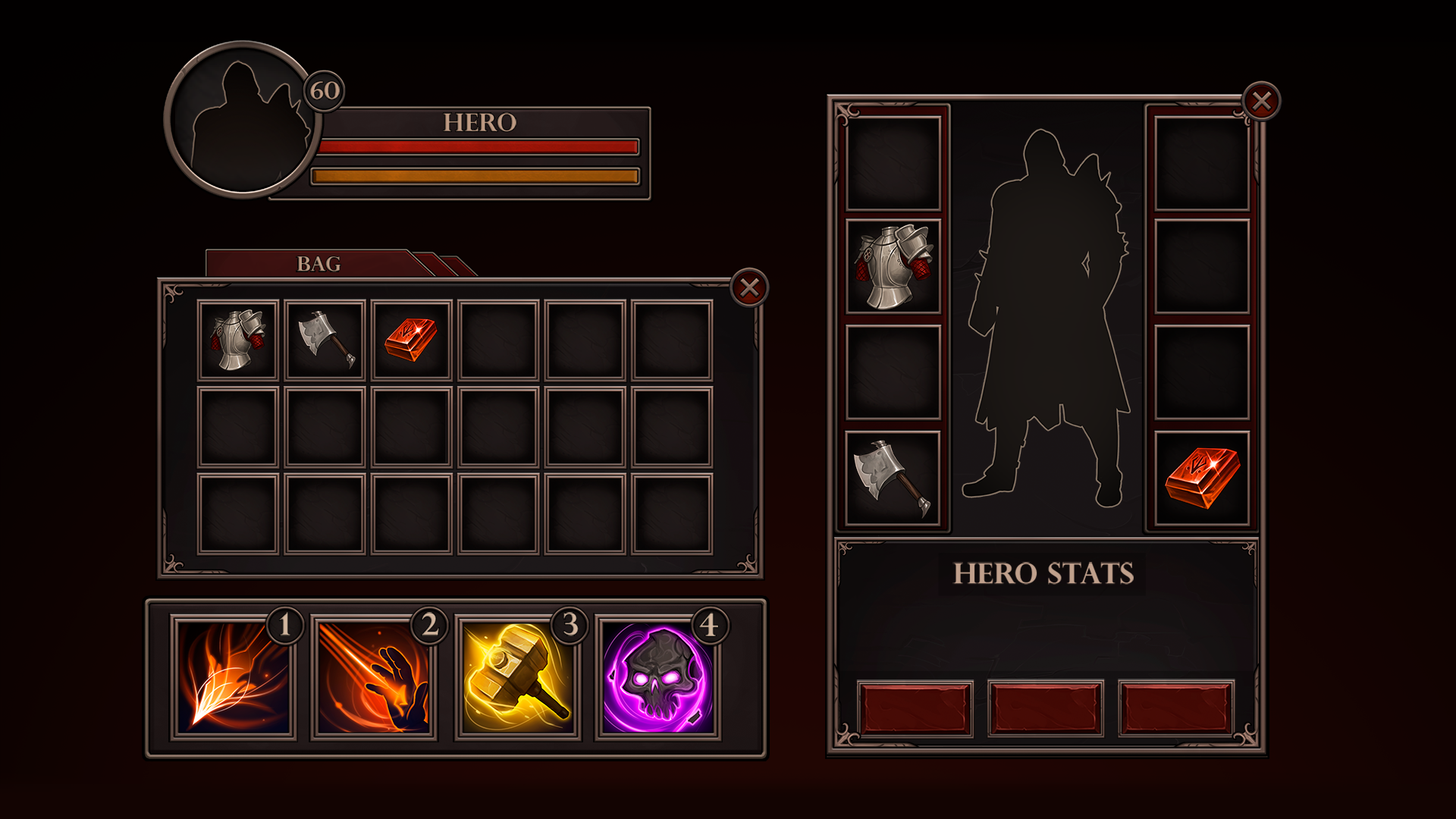This screenshot has height=819, width=1456.
Task: Open the hero portrait
Action: 241,120
